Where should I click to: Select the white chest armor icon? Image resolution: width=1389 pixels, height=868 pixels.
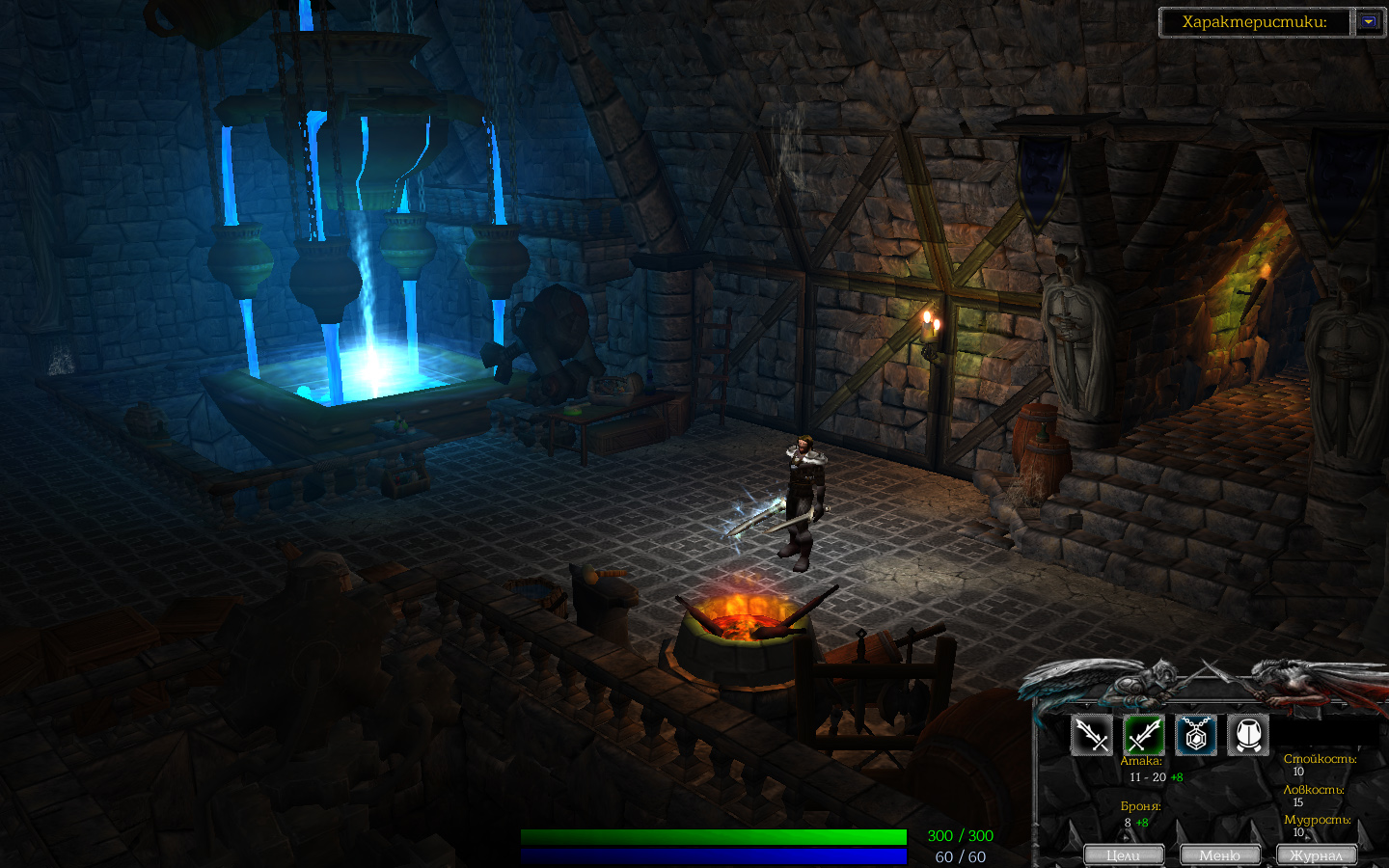1248,736
